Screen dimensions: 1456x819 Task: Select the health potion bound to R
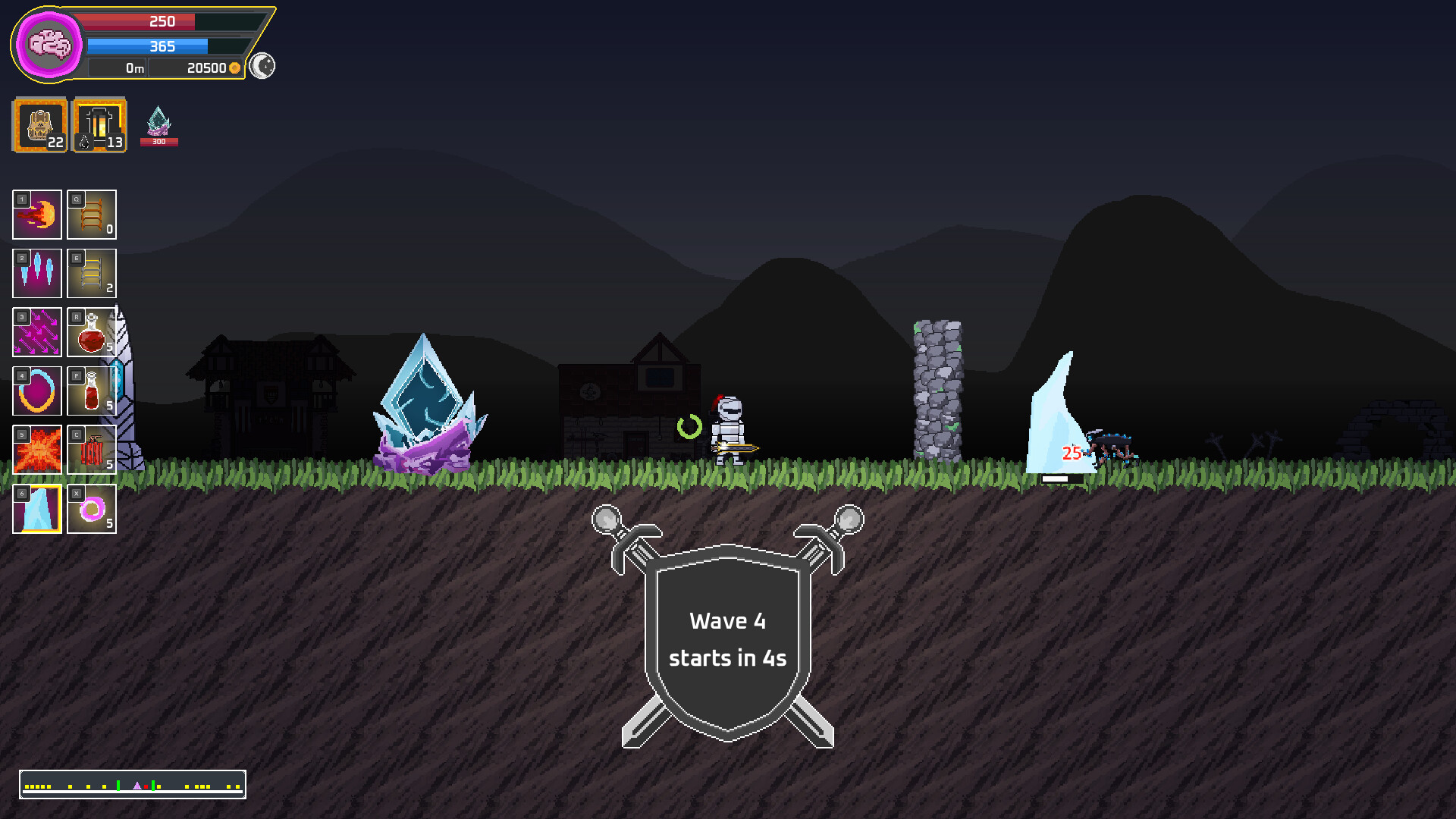(x=91, y=332)
